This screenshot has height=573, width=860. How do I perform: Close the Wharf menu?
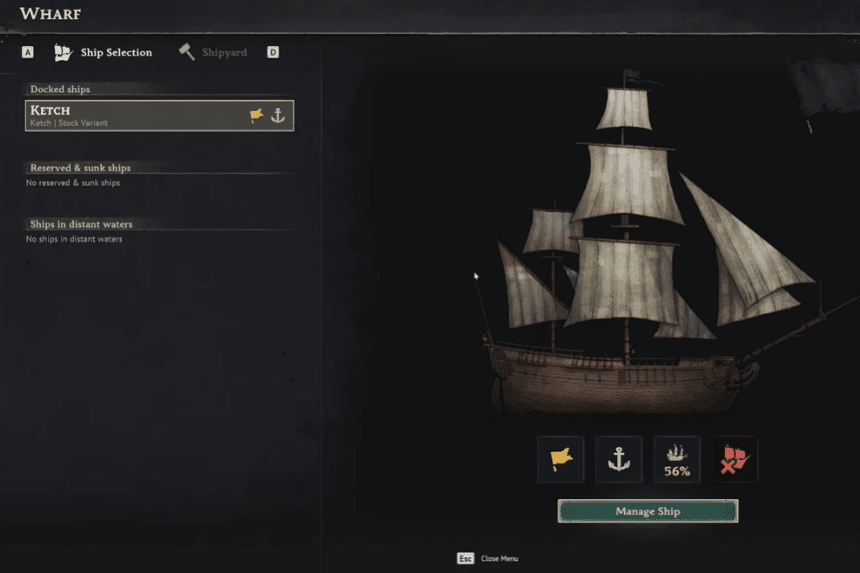pyautogui.click(x=466, y=558)
